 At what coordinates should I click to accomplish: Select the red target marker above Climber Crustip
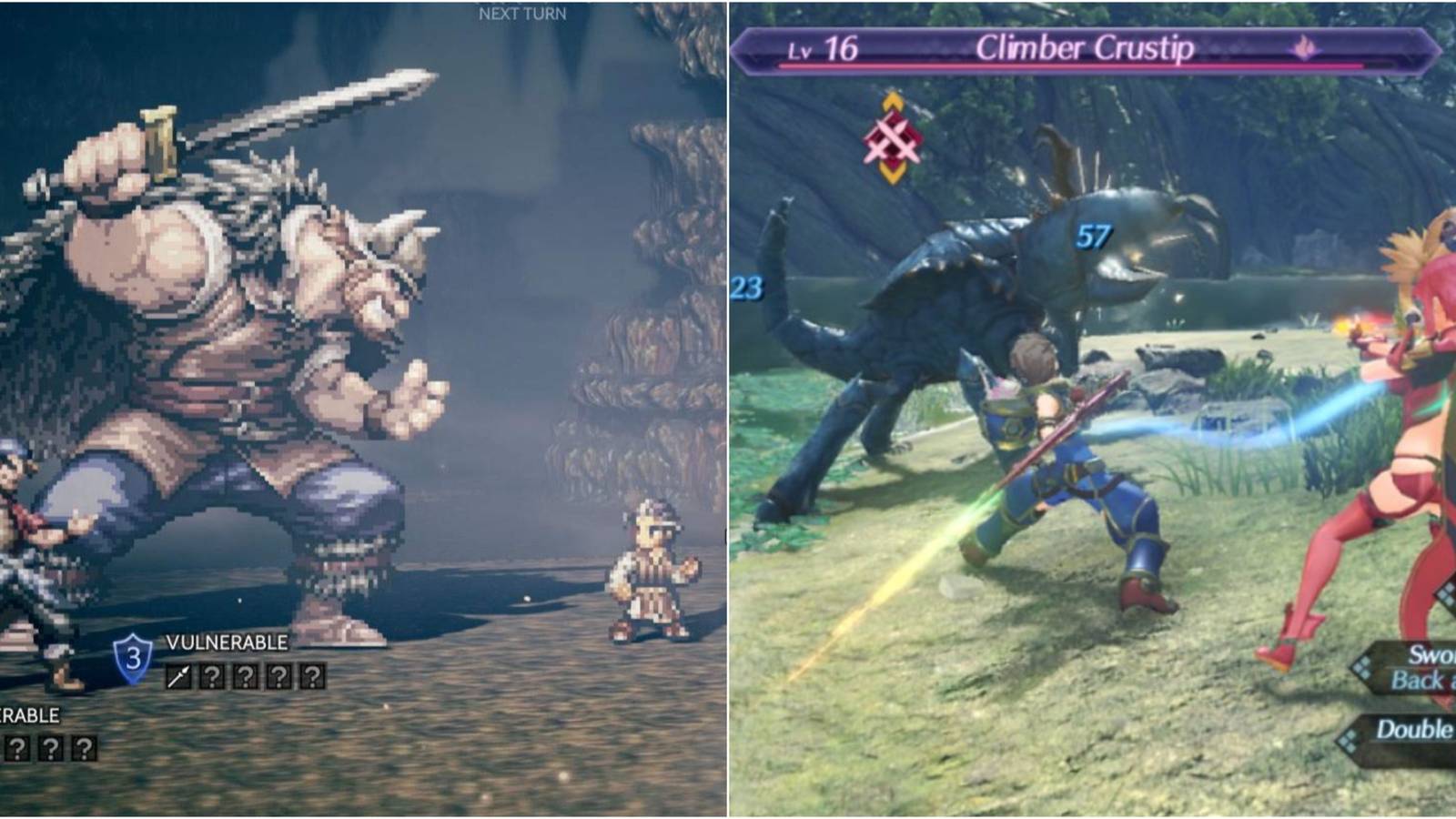pos(894,136)
